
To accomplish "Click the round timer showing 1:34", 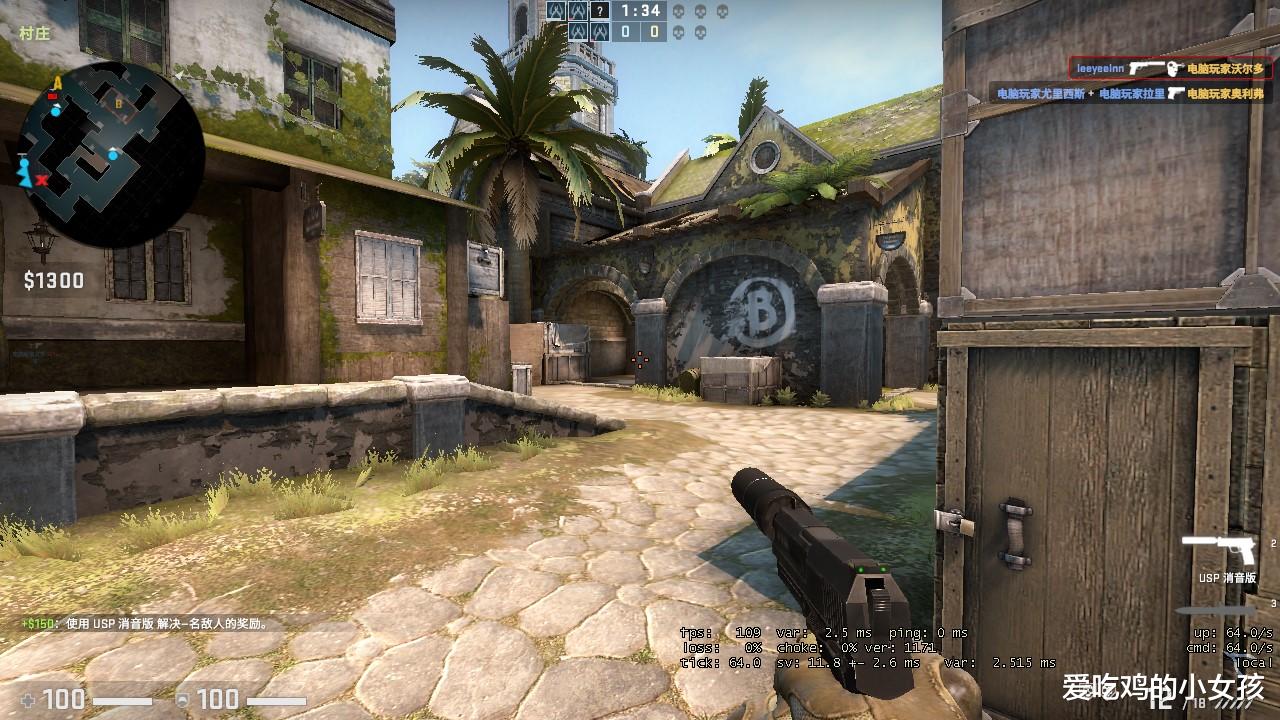I will pos(641,12).
